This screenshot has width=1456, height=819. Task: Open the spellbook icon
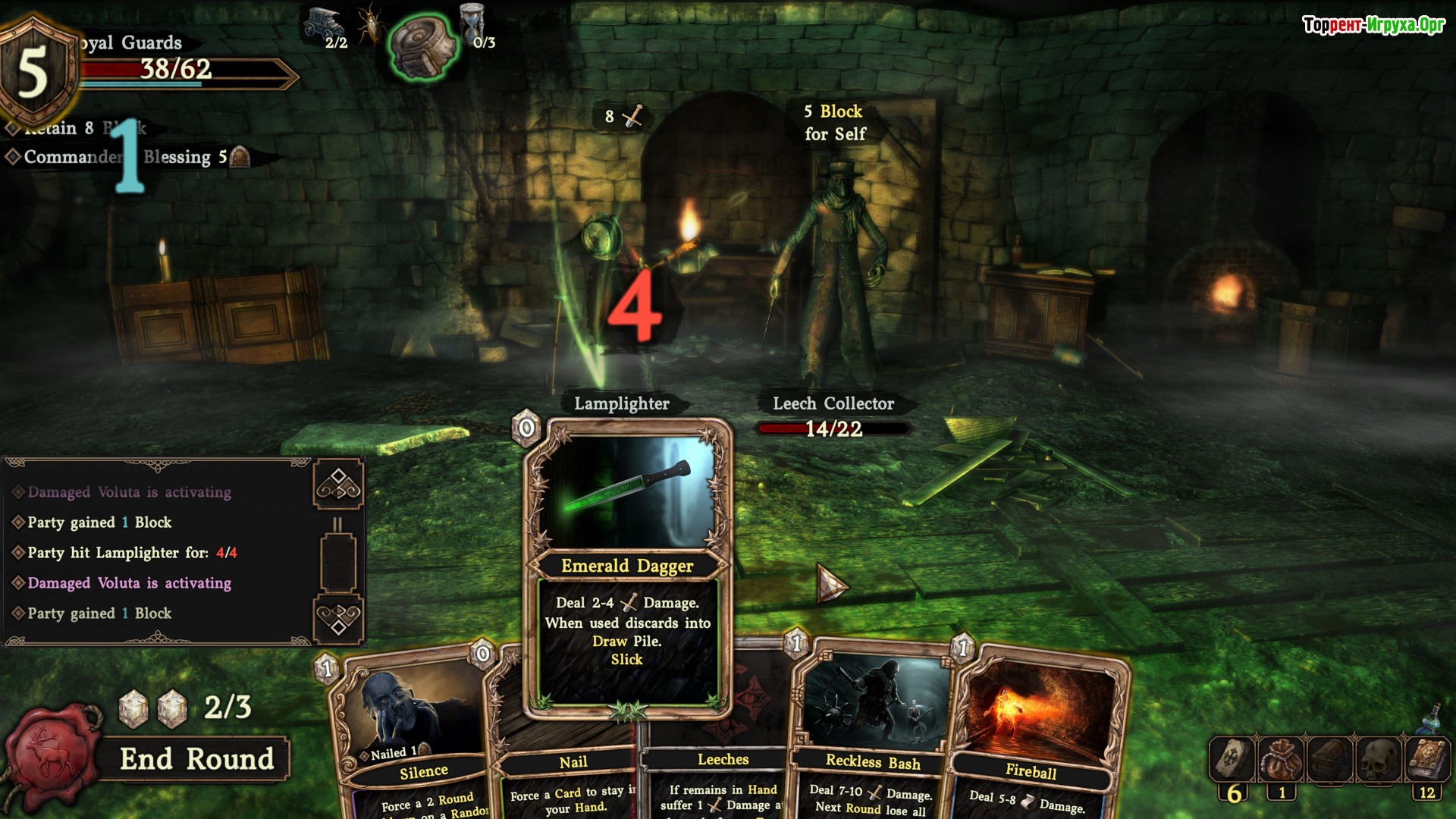[x=1427, y=759]
